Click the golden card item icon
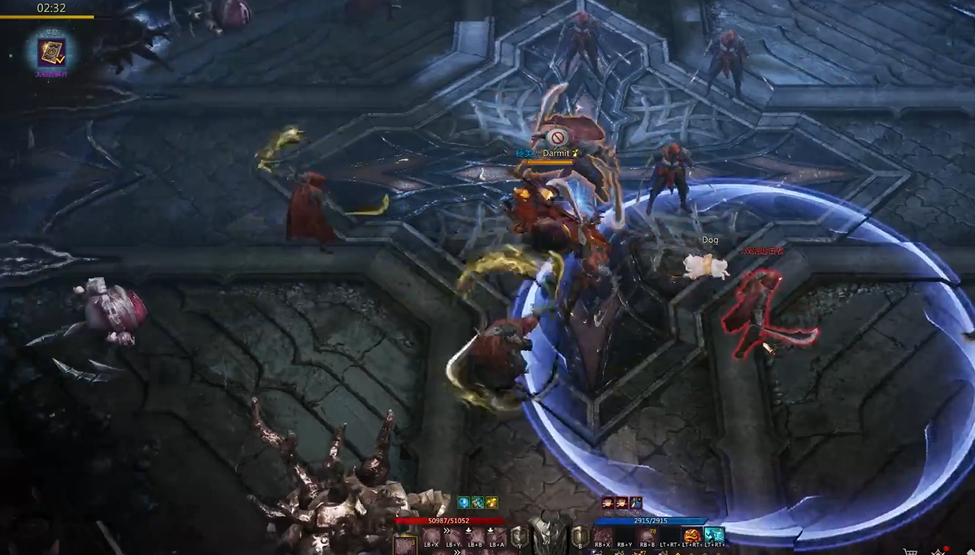975x555 pixels. pyautogui.click(x=52, y=51)
